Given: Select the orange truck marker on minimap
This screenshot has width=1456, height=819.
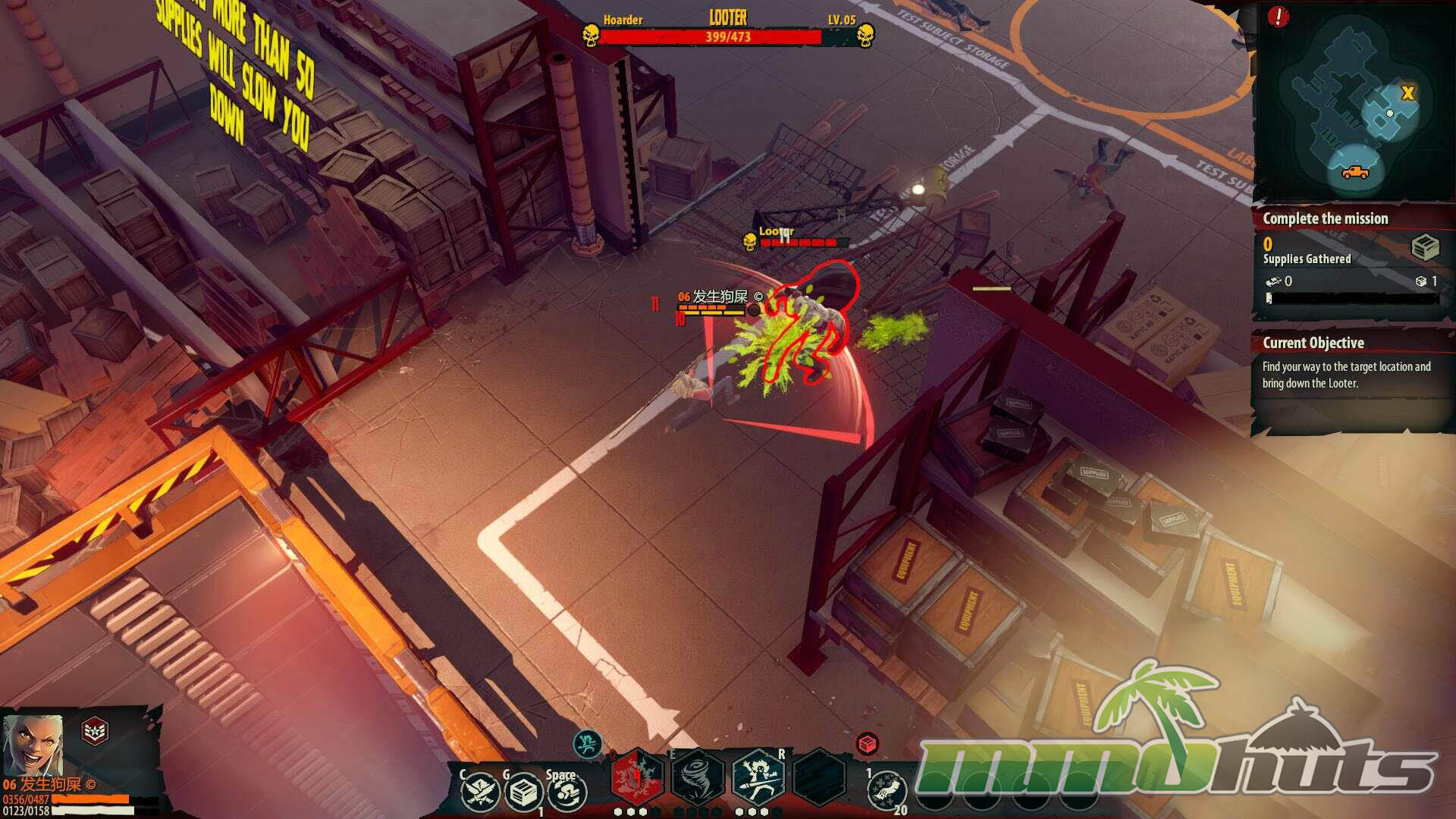Looking at the screenshot, I should (1355, 172).
